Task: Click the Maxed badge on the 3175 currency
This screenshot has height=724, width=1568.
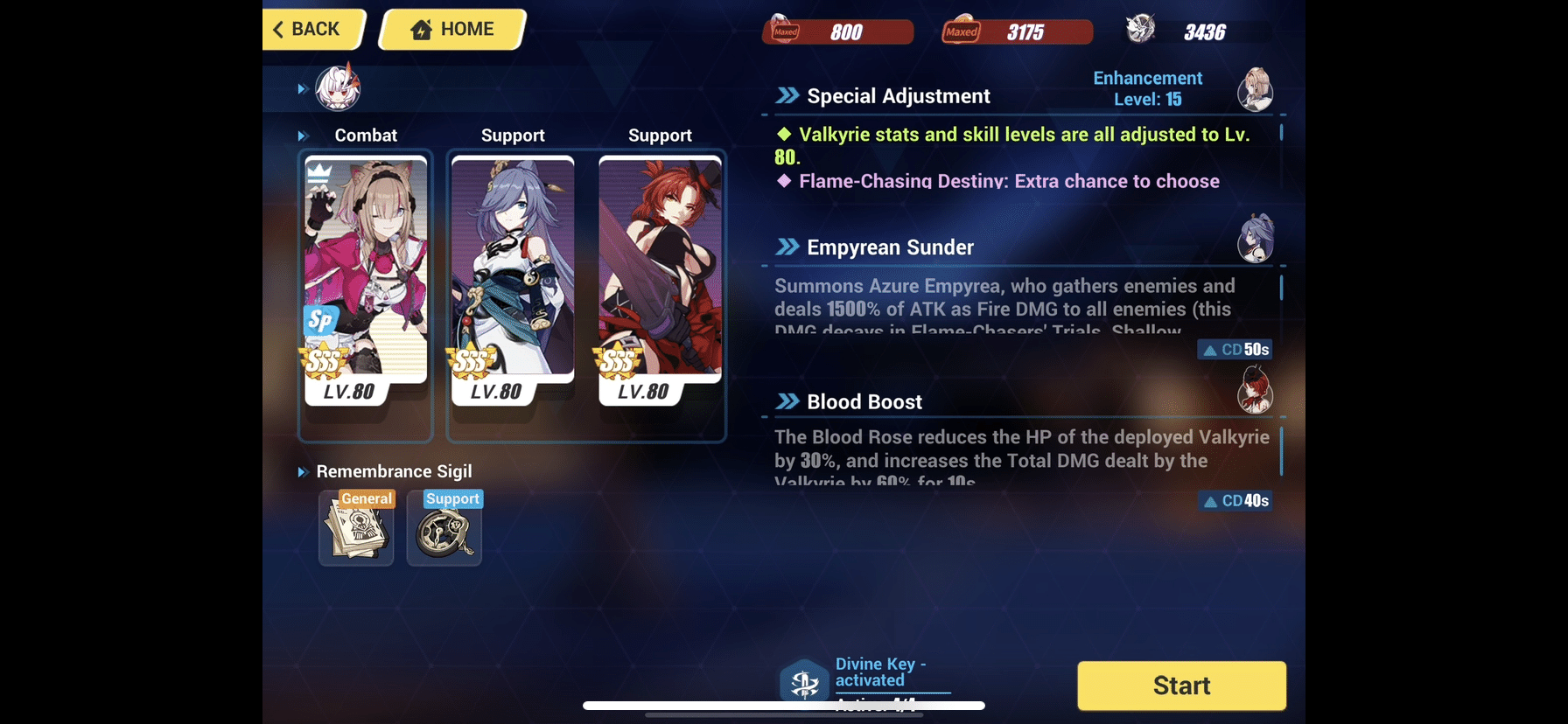Action: click(961, 30)
